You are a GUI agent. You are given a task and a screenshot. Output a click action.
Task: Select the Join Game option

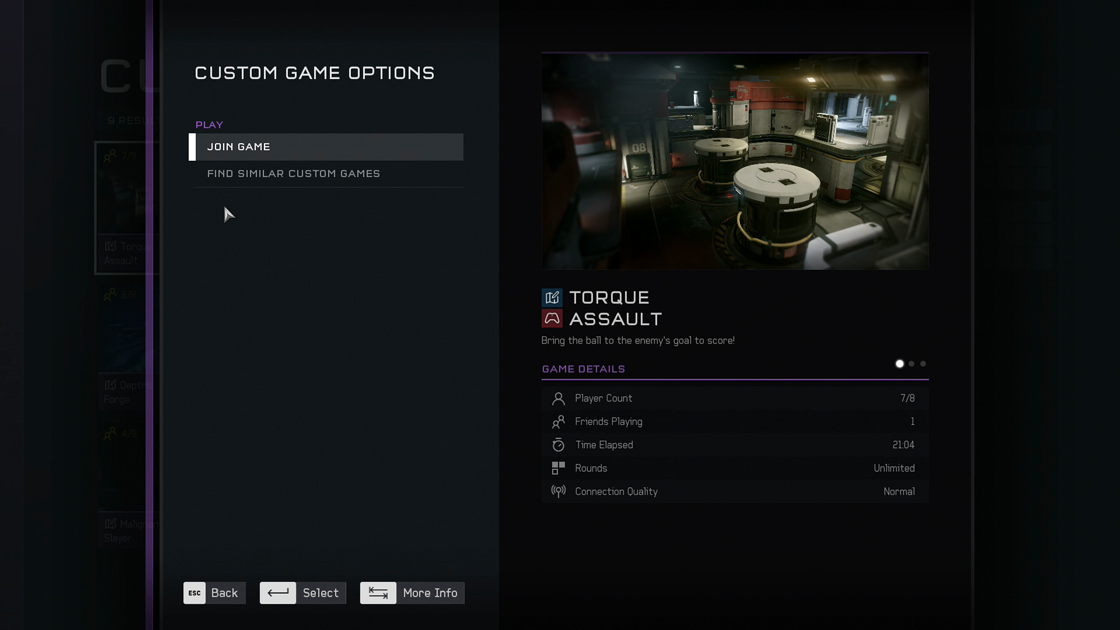328,147
